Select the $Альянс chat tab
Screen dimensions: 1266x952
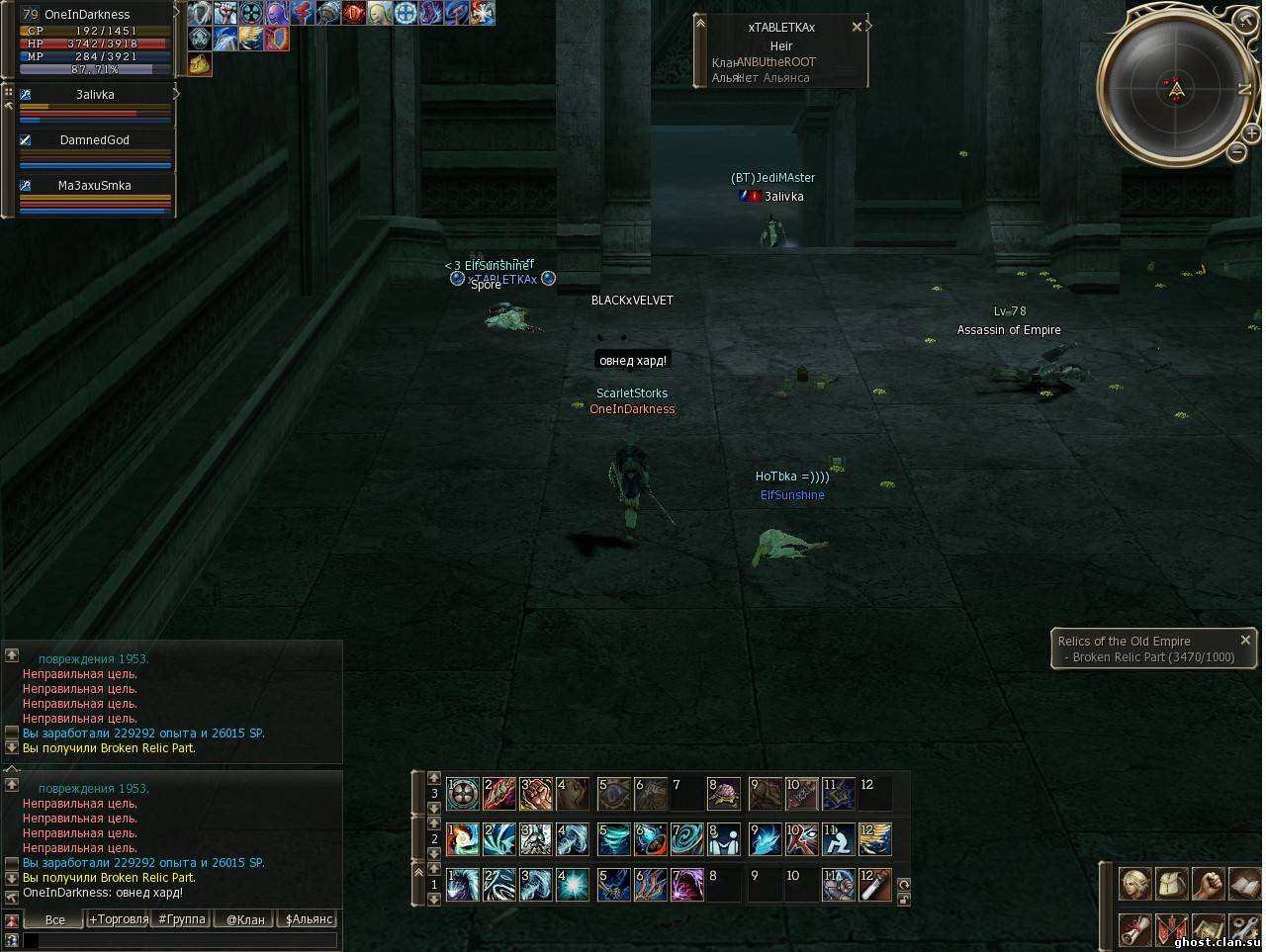tap(309, 919)
